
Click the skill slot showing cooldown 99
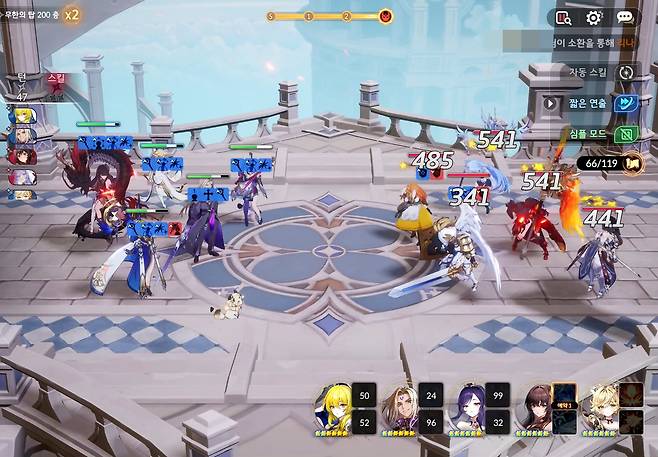pyautogui.click(x=497, y=395)
